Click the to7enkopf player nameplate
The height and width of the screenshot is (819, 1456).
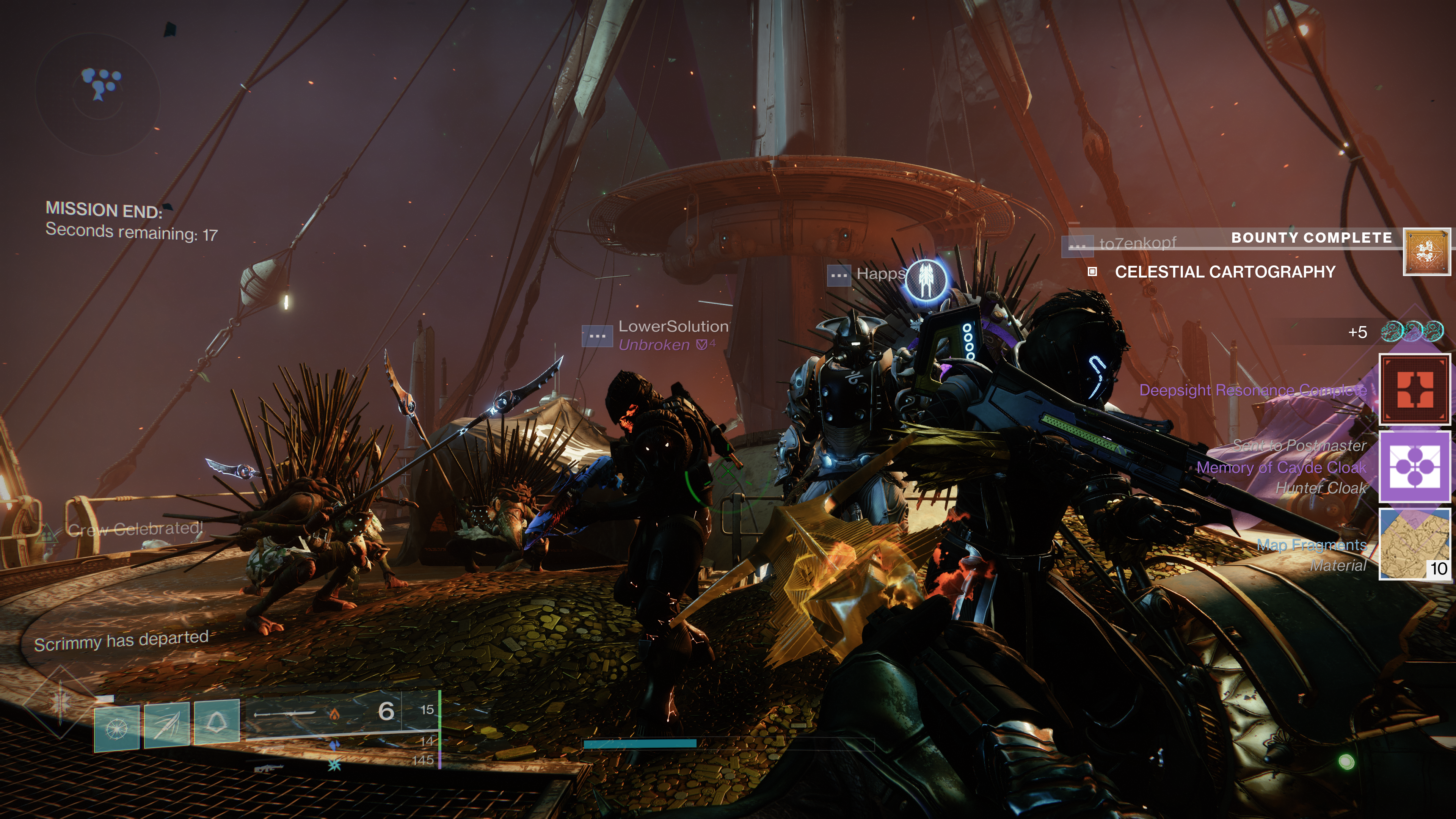(x=1137, y=243)
